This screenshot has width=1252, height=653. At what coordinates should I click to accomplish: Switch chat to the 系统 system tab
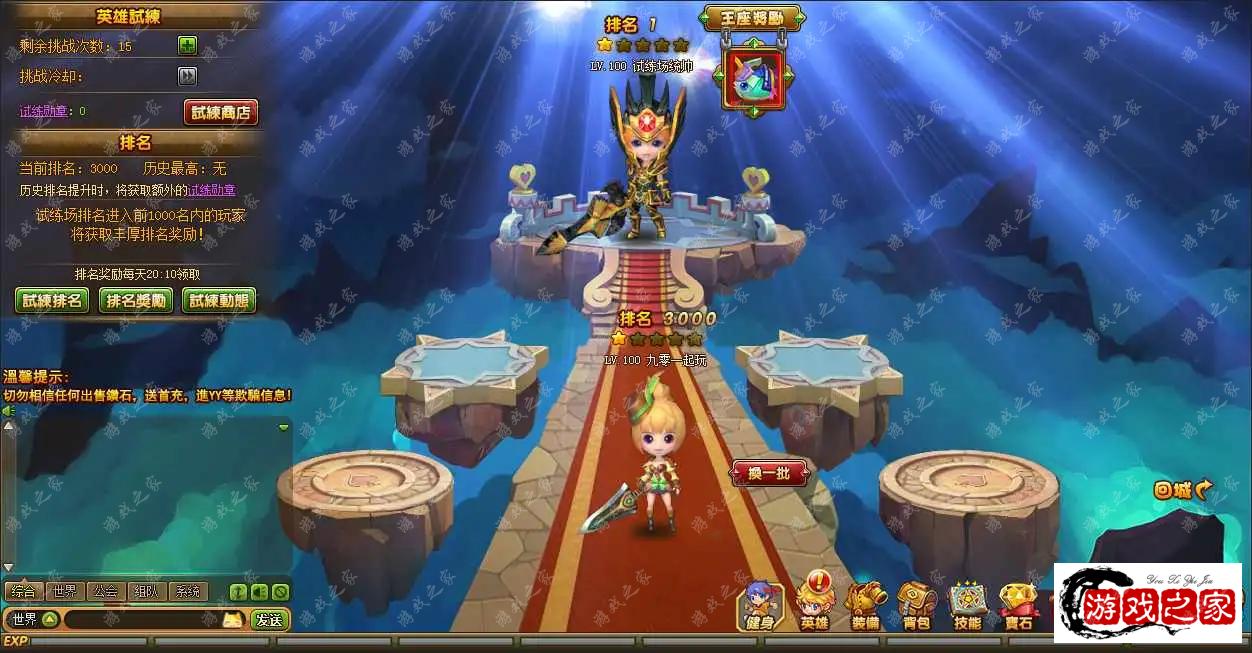click(x=188, y=591)
